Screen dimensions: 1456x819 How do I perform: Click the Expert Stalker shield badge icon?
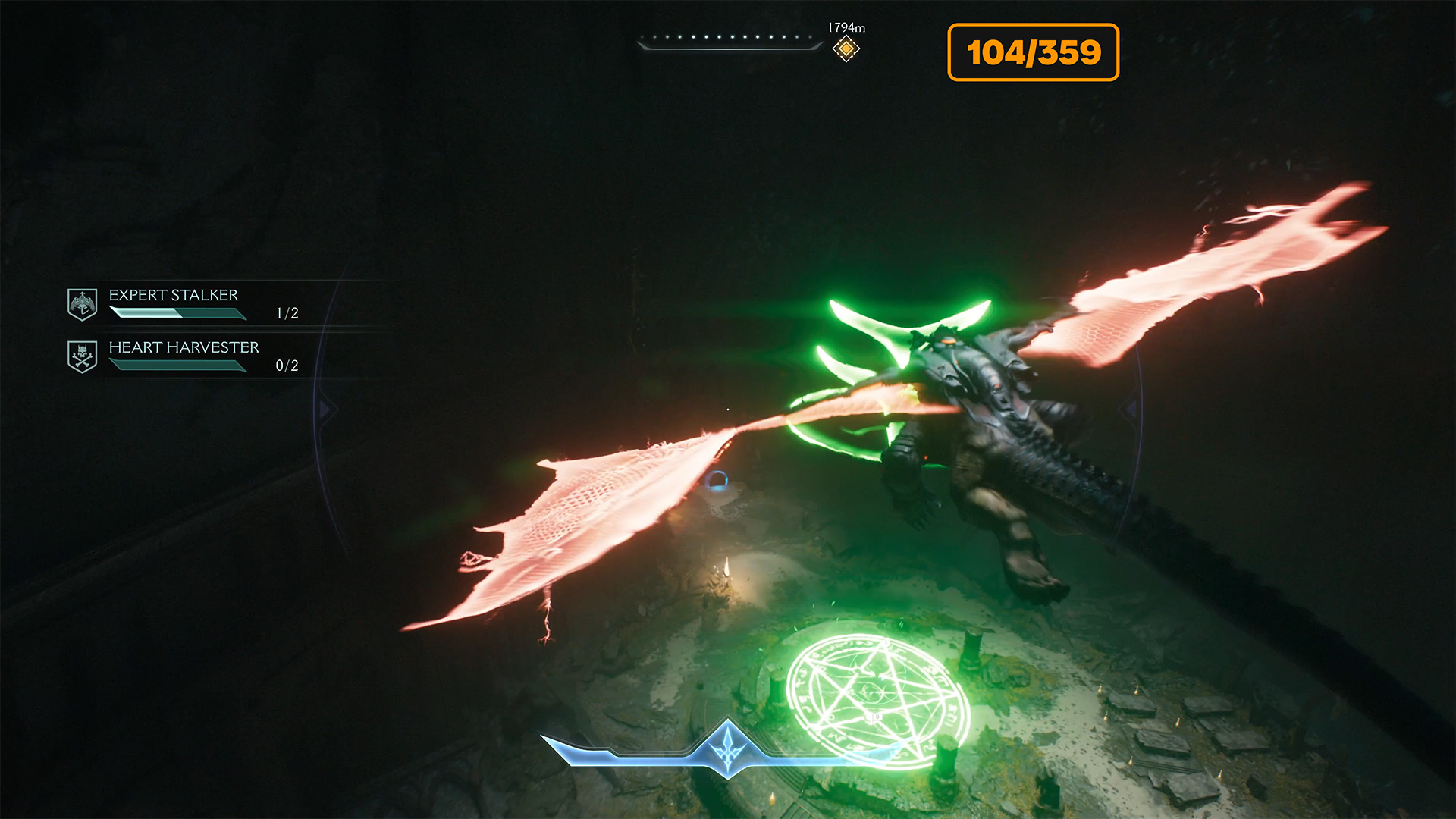click(82, 304)
